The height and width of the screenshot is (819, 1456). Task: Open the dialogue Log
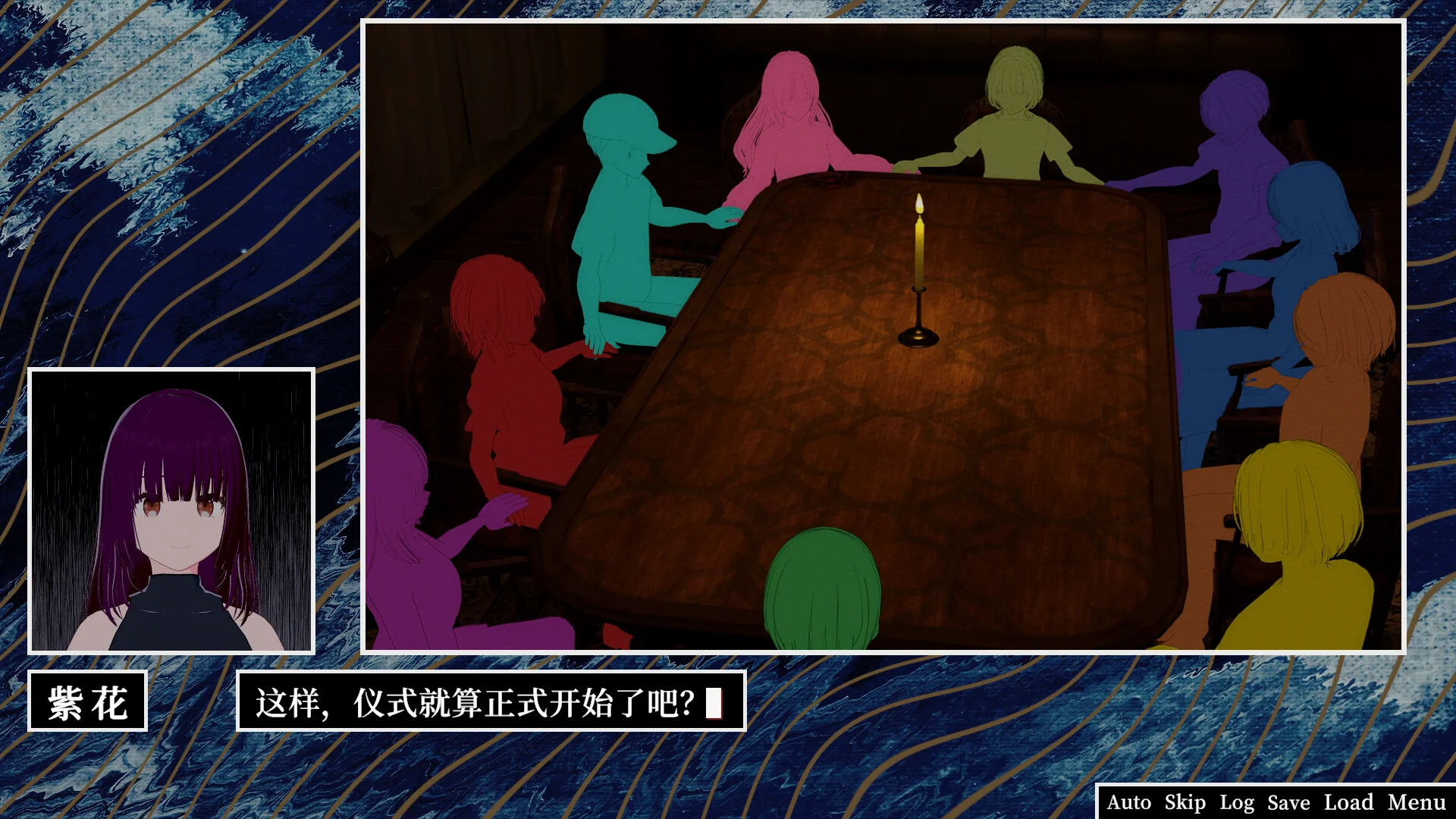coord(1236,802)
